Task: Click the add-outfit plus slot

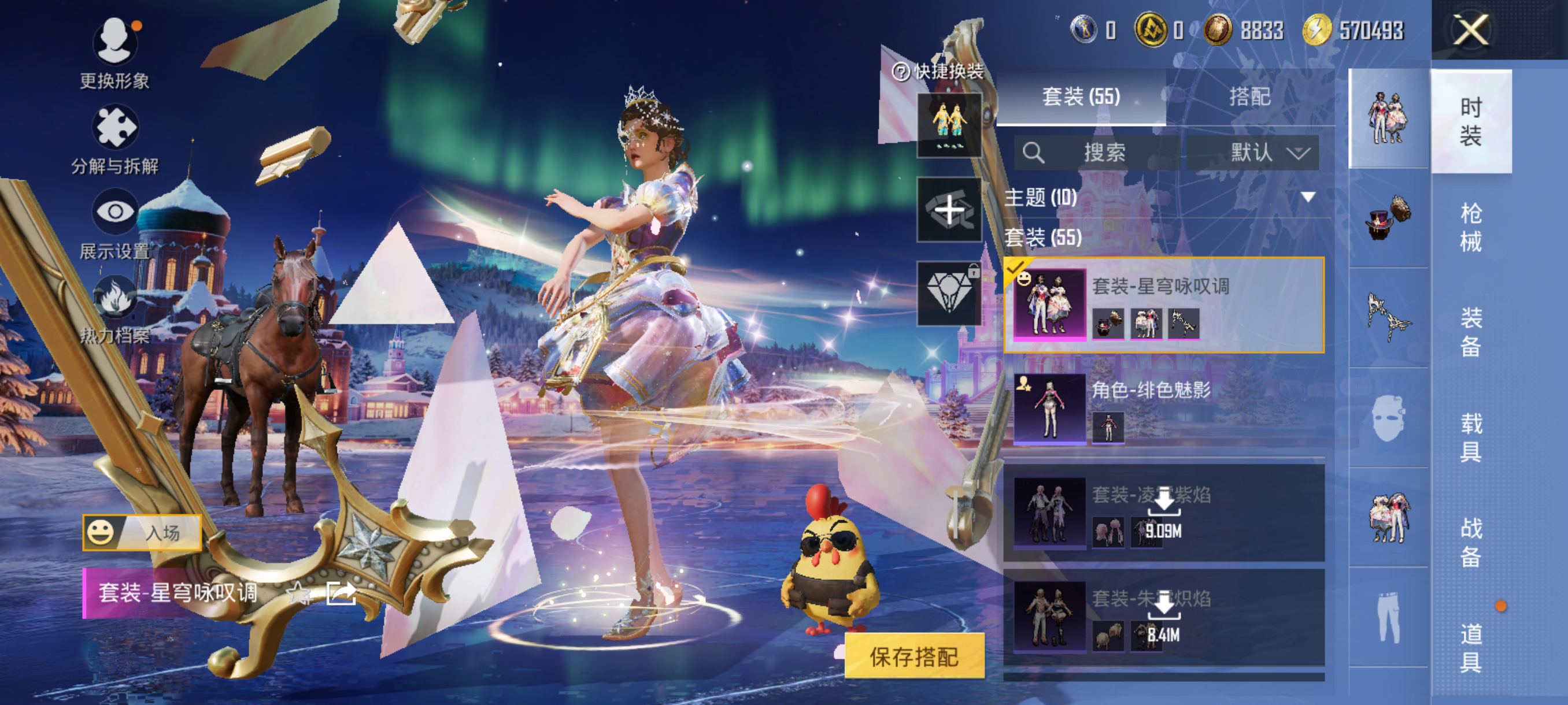Action: click(x=949, y=210)
